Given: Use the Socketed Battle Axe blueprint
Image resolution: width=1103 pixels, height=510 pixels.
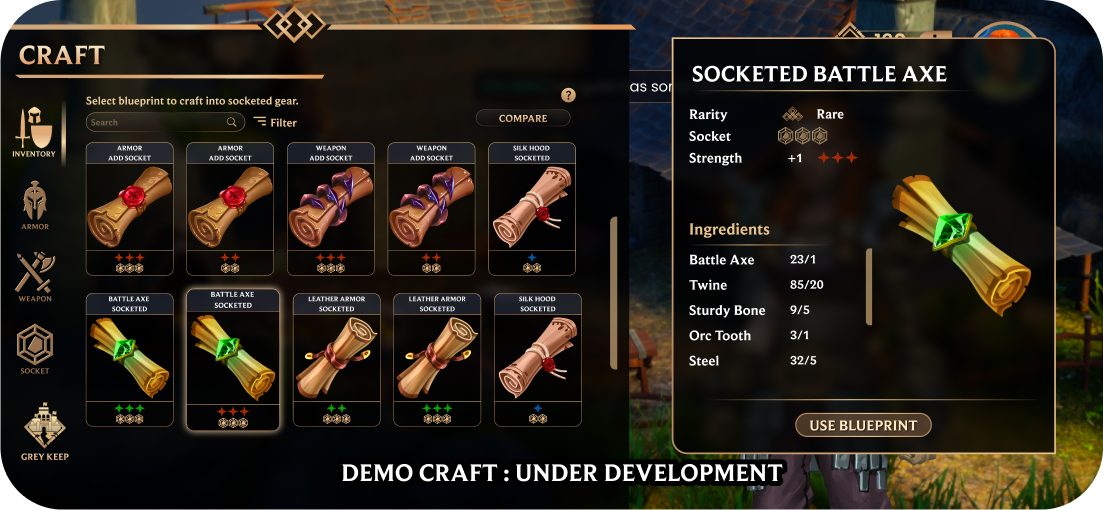Looking at the screenshot, I should click(863, 425).
